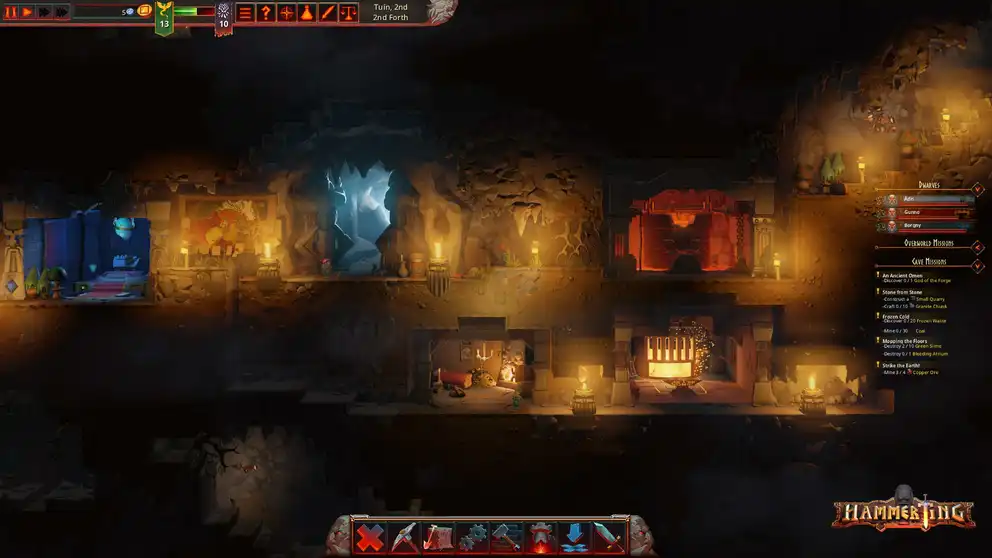This screenshot has height=558, width=992.
Task: Choose the shovel and dirt block tool
Action: (438, 537)
